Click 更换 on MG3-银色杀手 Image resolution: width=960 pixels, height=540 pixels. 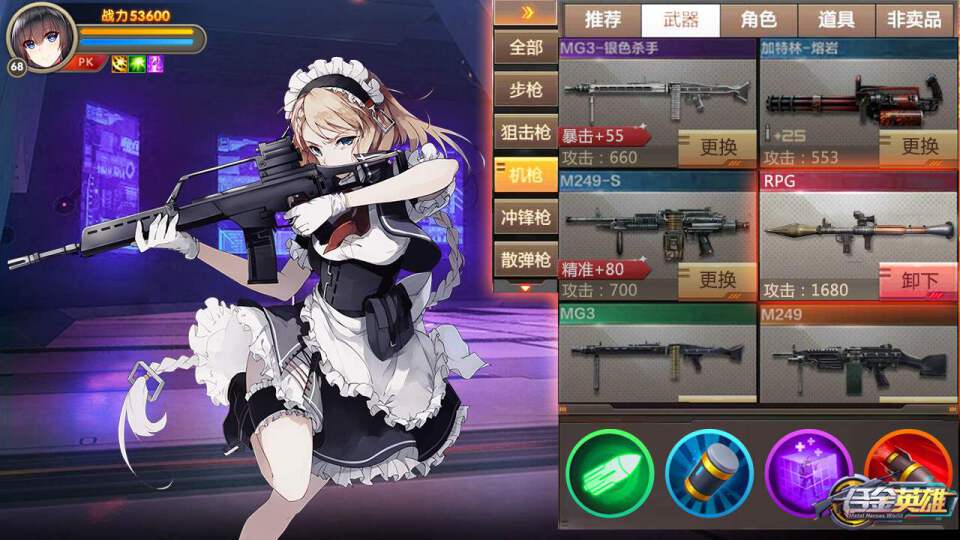(717, 148)
